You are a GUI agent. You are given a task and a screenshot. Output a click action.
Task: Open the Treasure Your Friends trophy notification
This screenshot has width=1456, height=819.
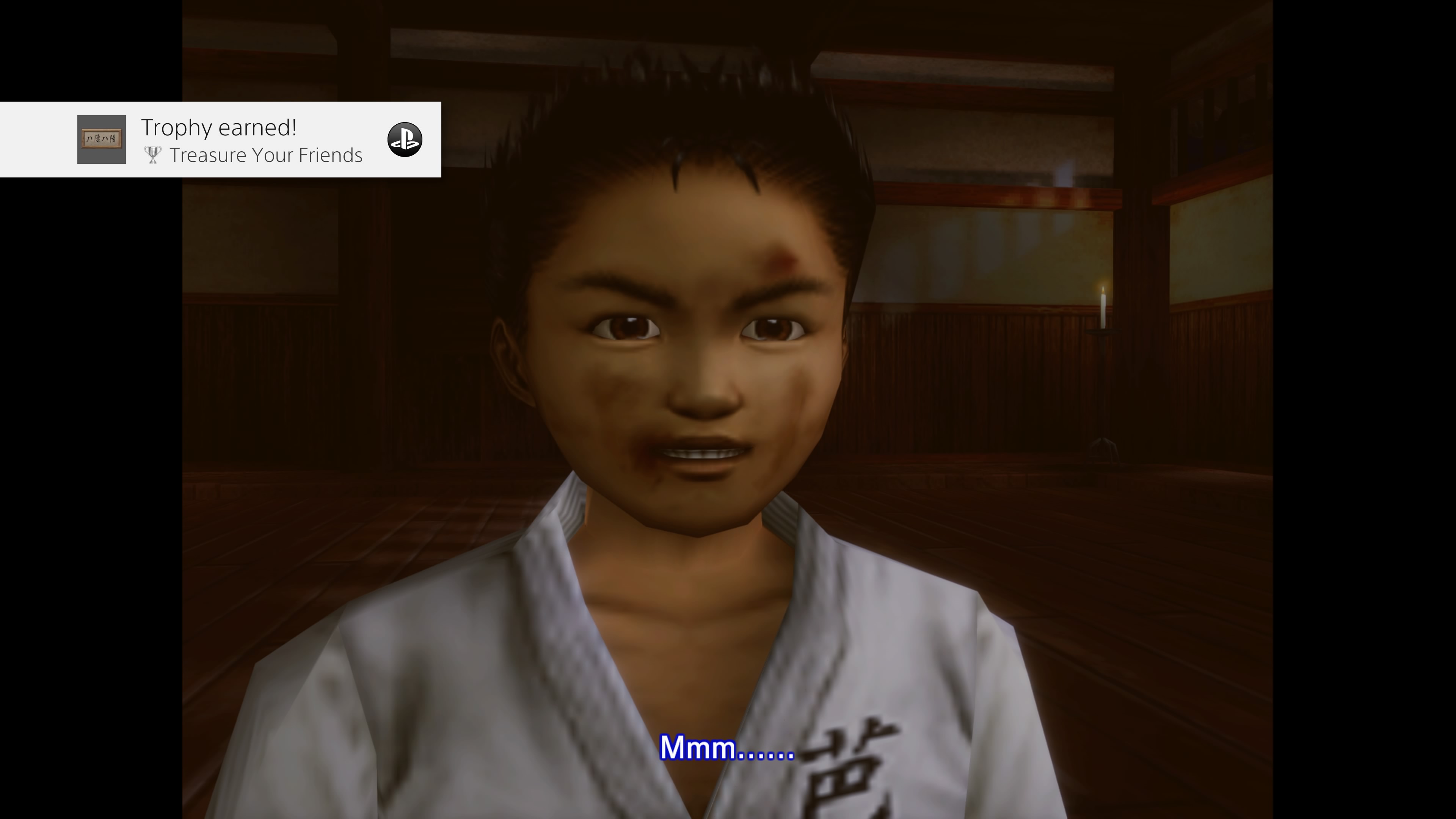point(251,140)
